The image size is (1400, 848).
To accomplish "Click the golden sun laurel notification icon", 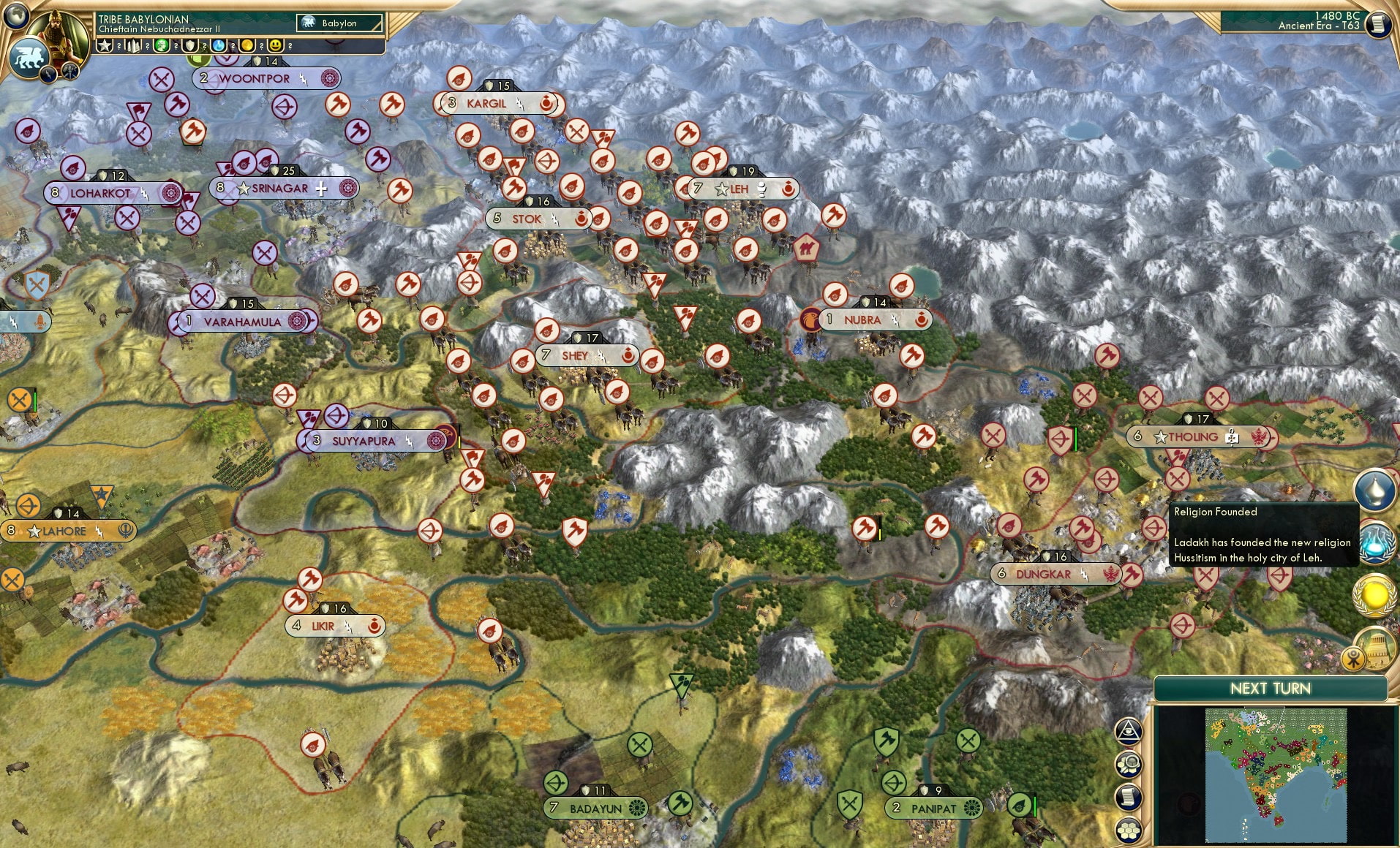I will 1376,594.
